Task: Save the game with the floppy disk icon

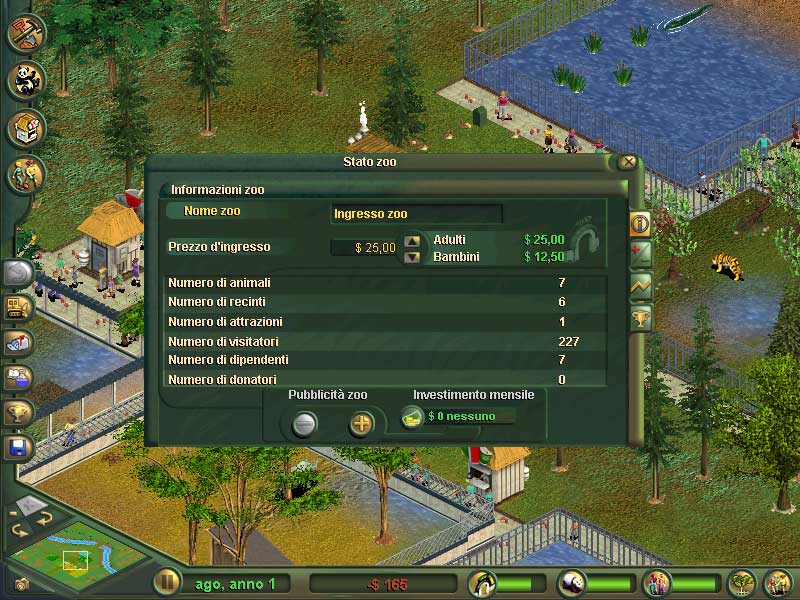Action: click(19, 446)
